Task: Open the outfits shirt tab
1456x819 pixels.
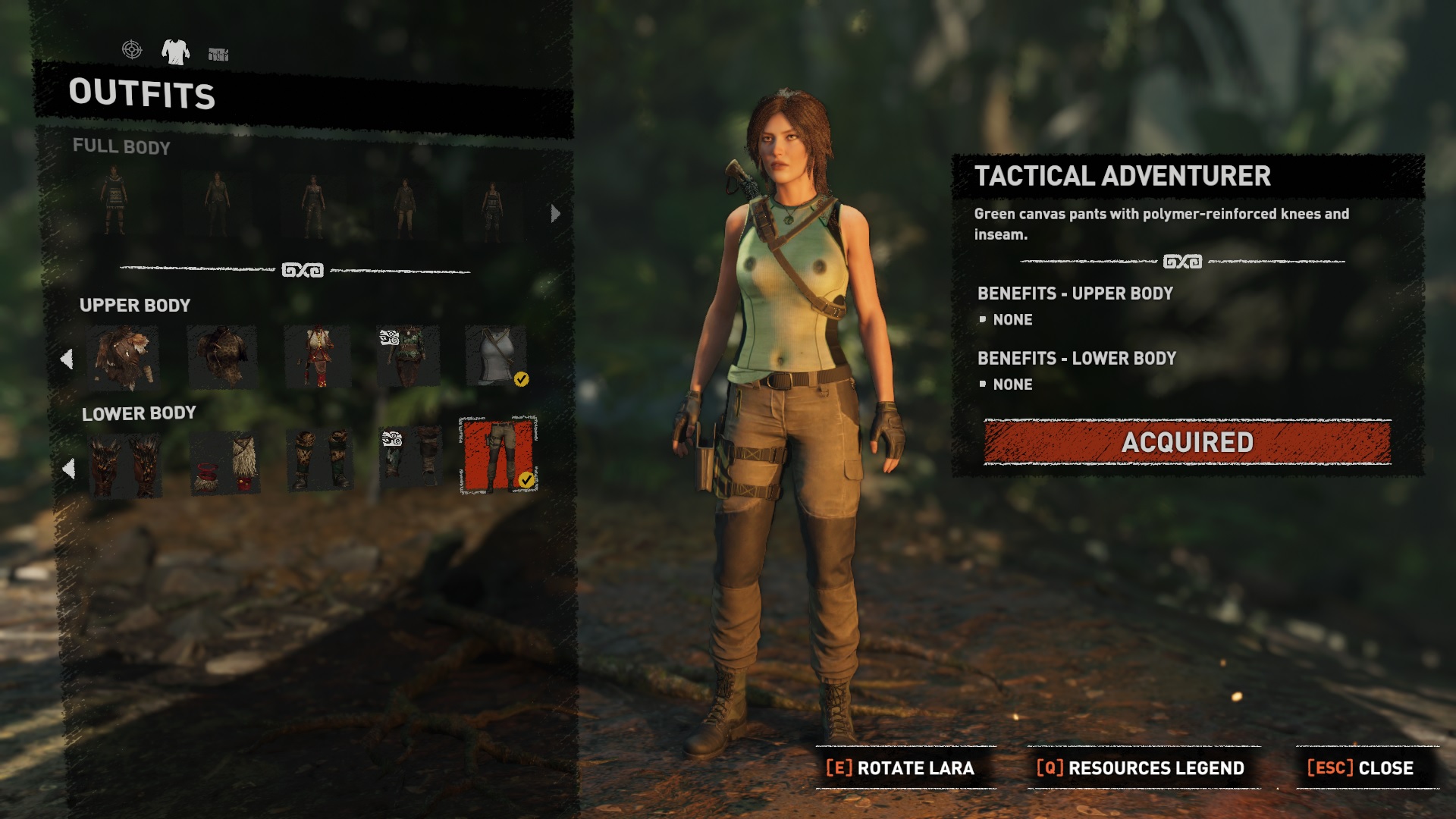Action: pos(175,52)
